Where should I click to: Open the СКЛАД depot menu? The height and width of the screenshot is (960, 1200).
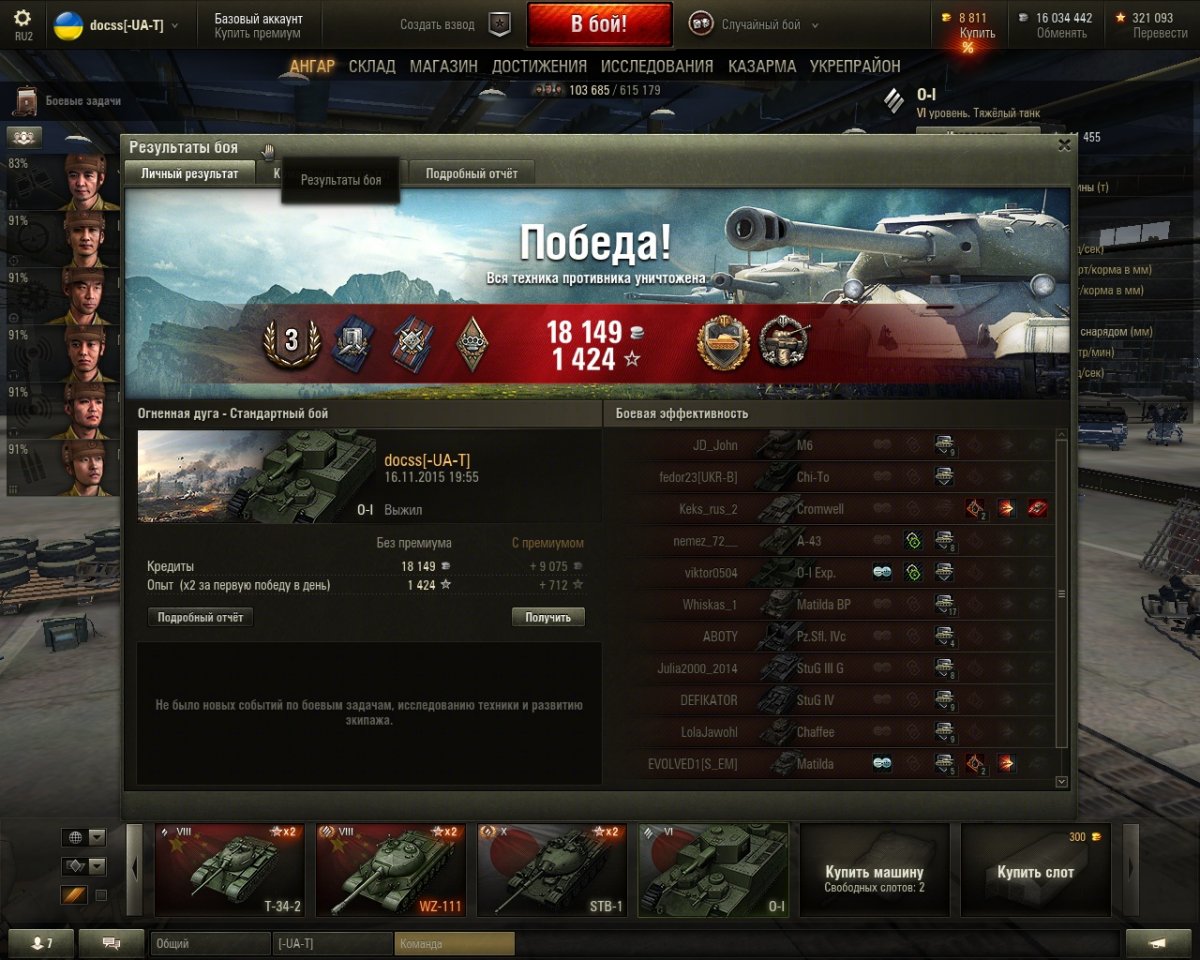pyautogui.click(x=372, y=66)
